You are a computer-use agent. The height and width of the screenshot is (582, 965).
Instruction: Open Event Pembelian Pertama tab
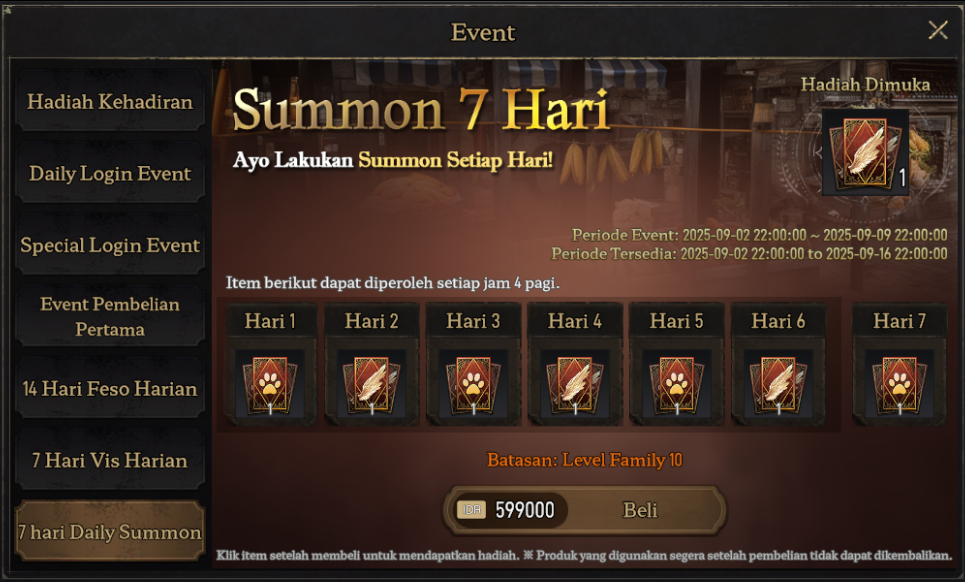110,317
